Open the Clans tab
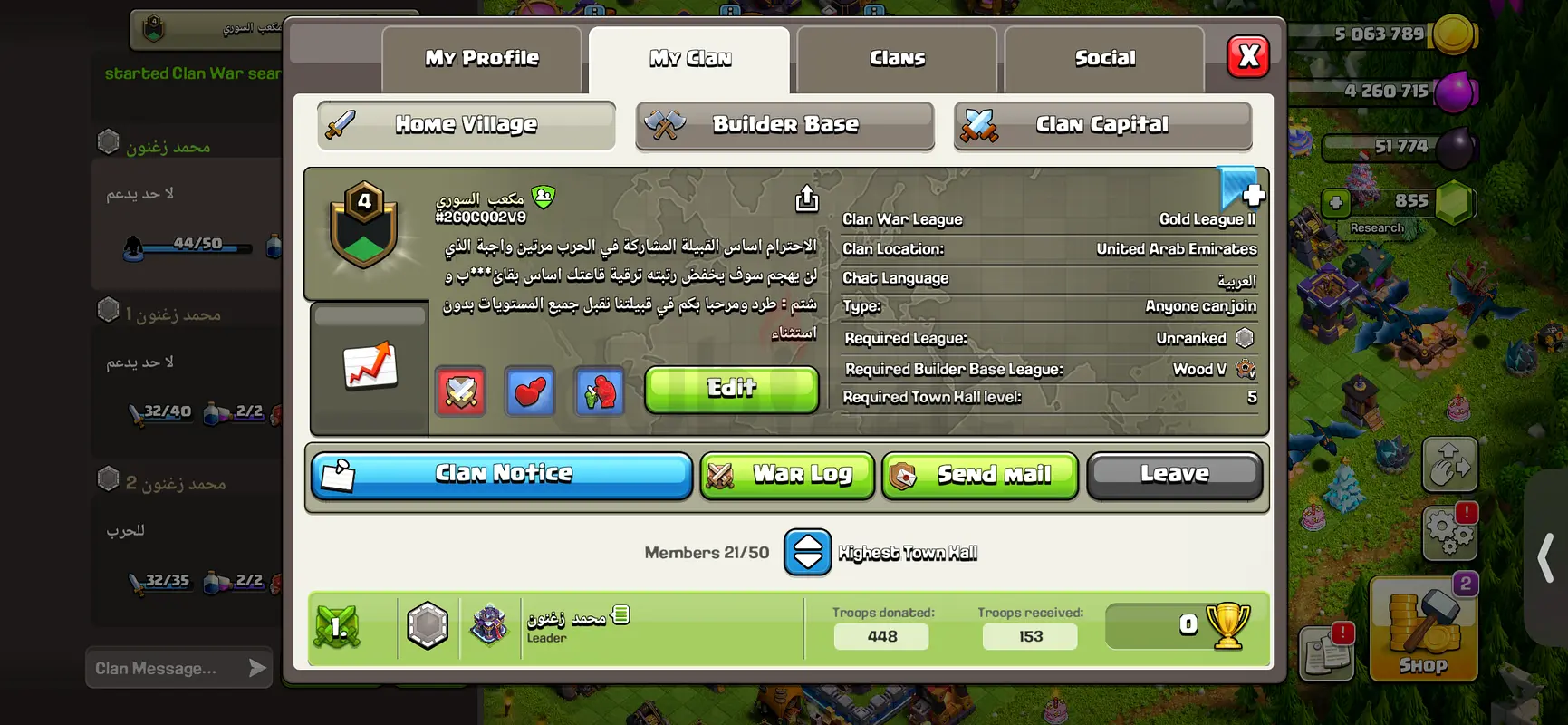Image resolution: width=1568 pixels, height=725 pixels. (x=897, y=59)
